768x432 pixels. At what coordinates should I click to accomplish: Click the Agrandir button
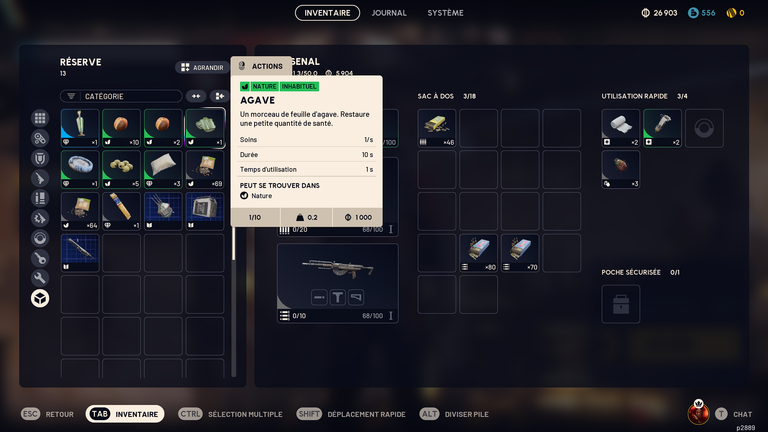point(201,68)
